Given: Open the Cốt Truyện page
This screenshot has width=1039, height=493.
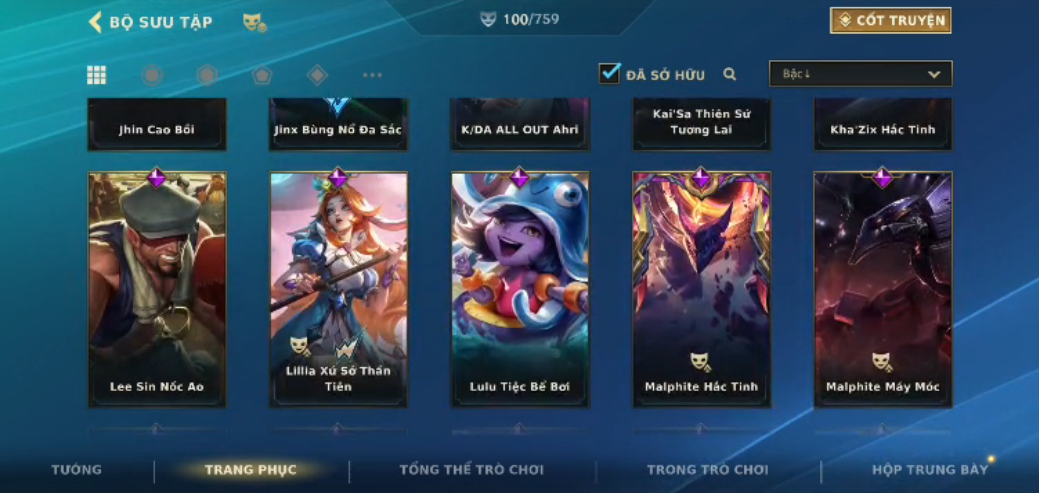Looking at the screenshot, I should click(890, 21).
